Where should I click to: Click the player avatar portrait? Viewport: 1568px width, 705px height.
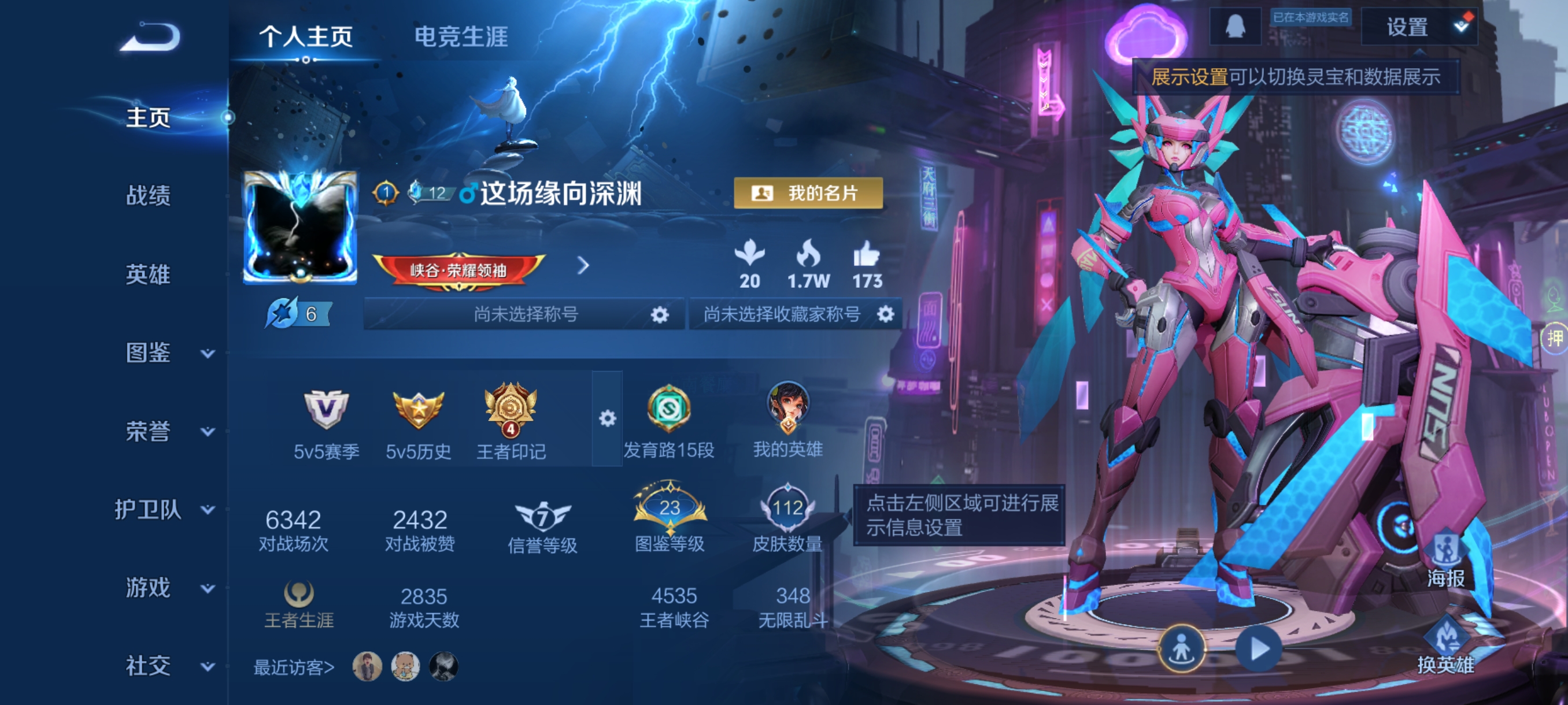point(299,228)
